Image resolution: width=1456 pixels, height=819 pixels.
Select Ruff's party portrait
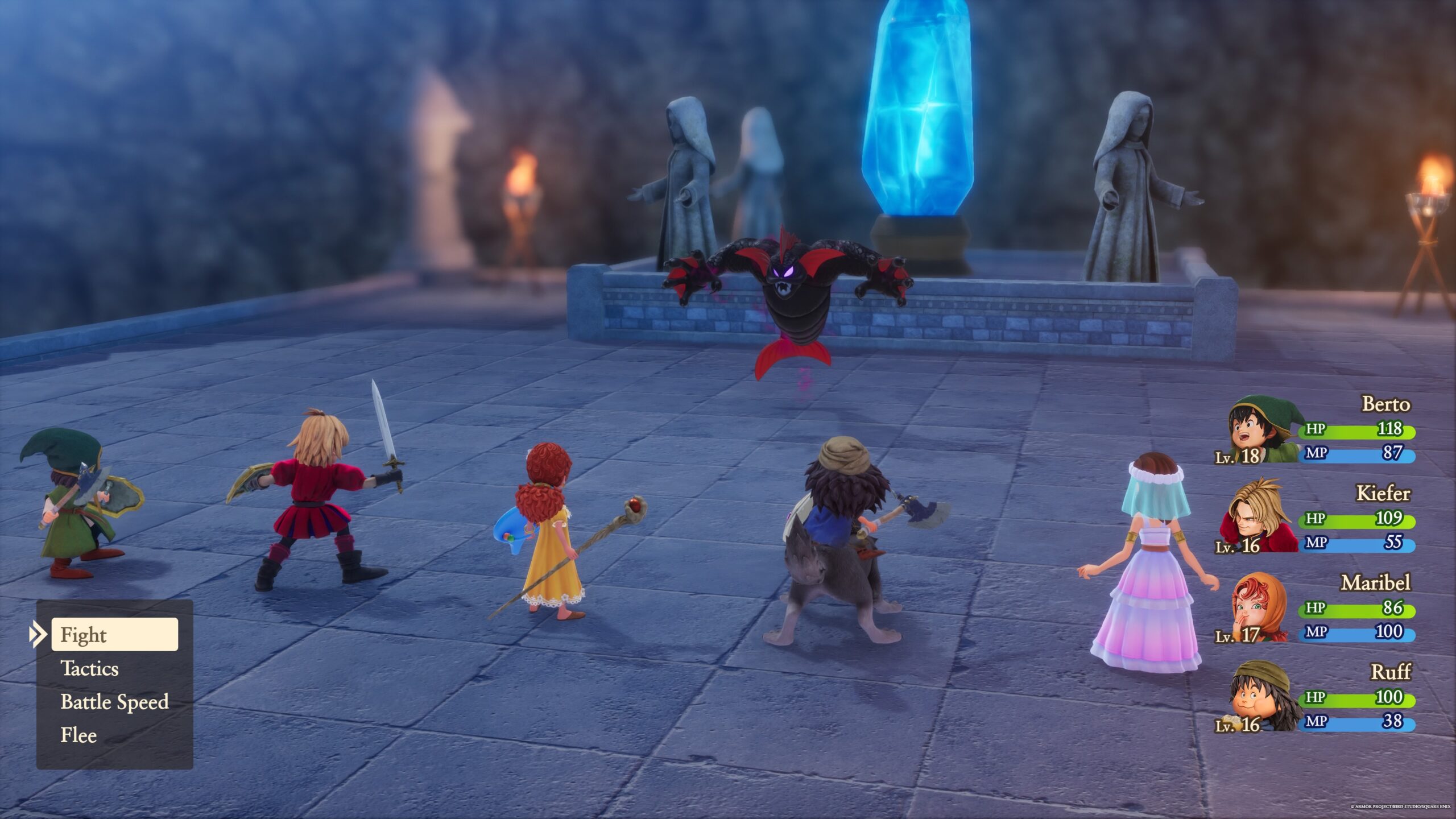tap(1263, 697)
